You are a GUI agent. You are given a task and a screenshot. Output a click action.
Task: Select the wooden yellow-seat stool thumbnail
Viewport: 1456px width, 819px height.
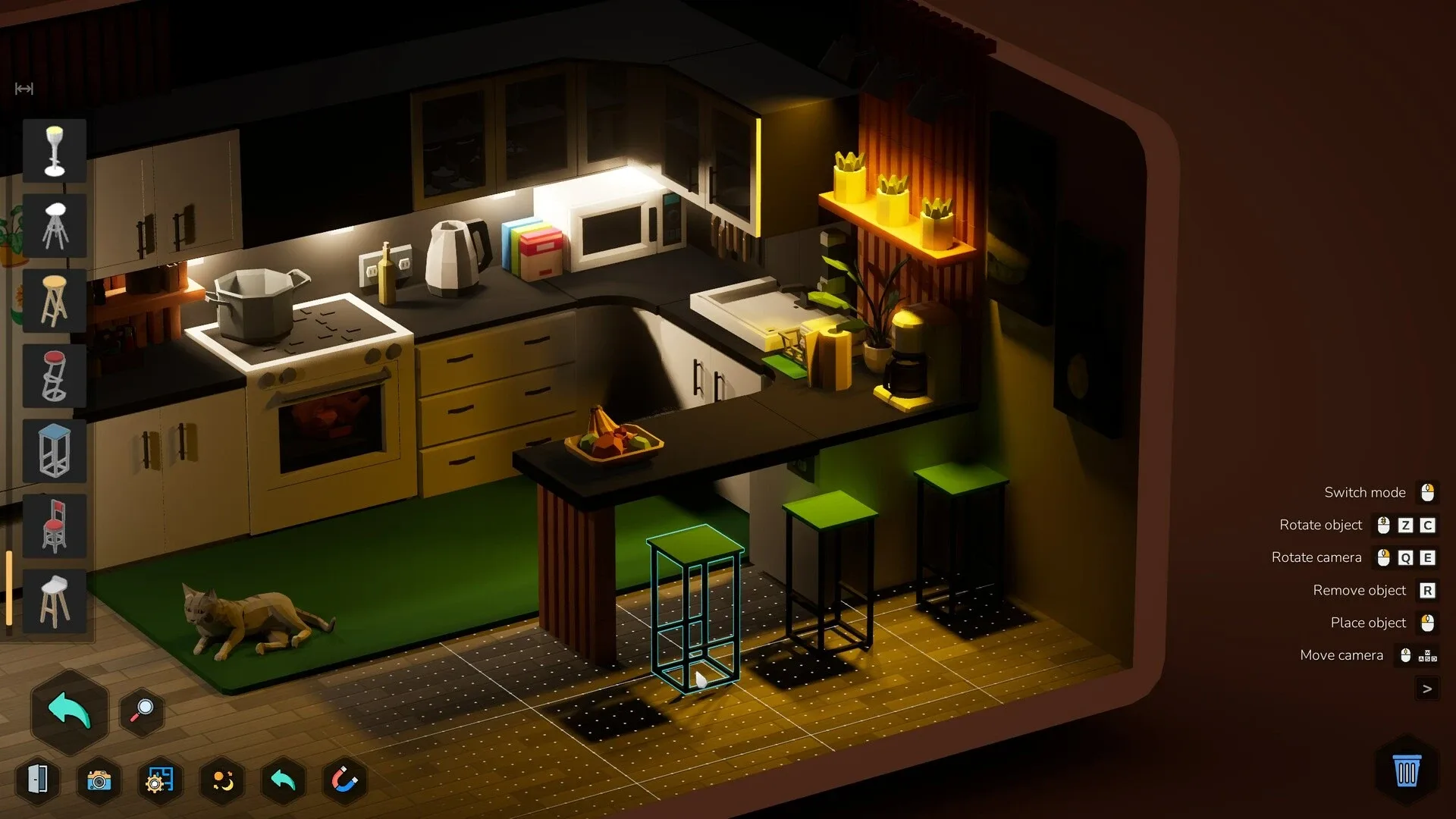[x=55, y=301]
